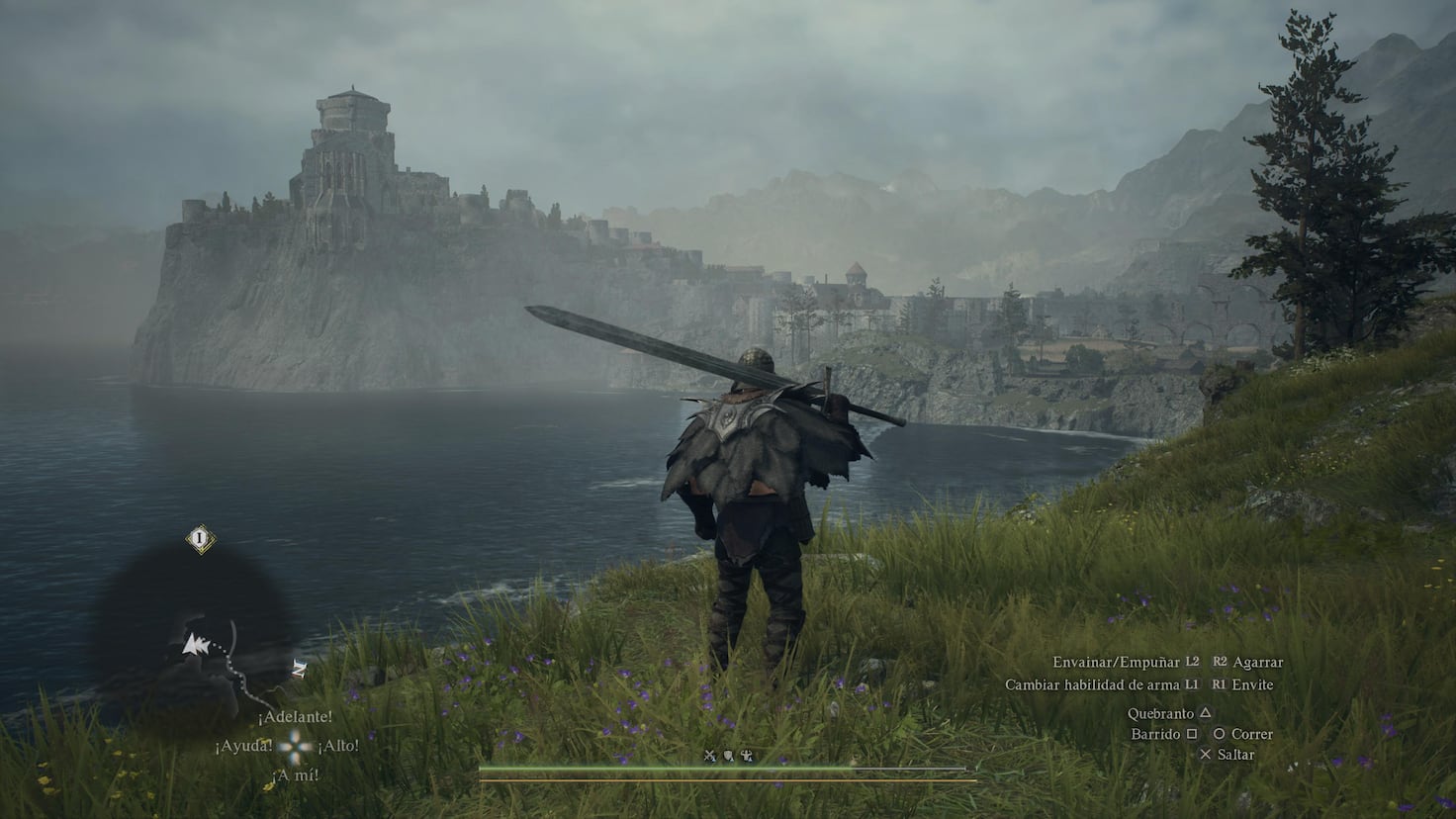The height and width of the screenshot is (819, 1456).
Task: Choose the ¡A mí! pawn command
Action: pyautogui.click(x=298, y=773)
